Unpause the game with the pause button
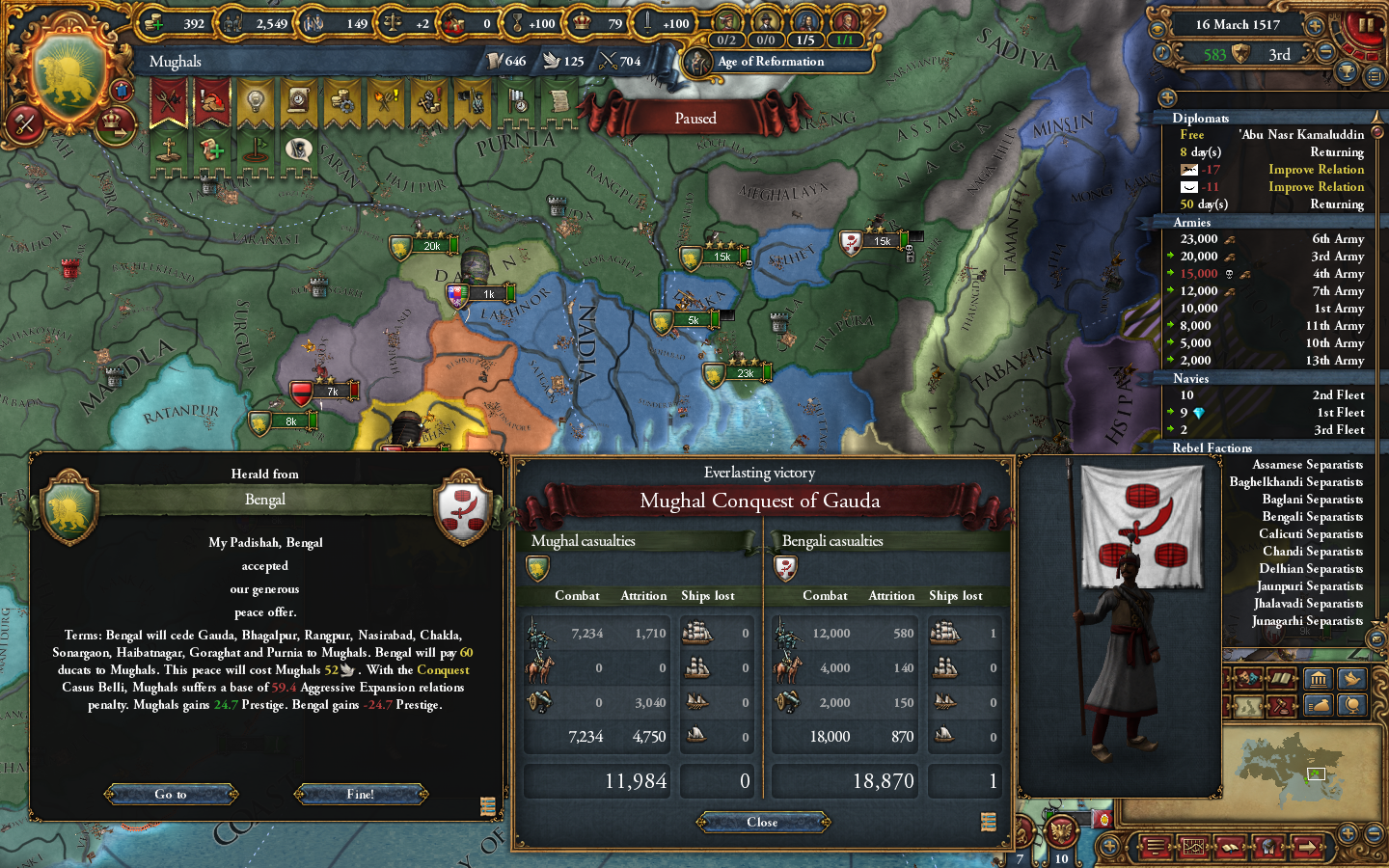 tap(1365, 25)
